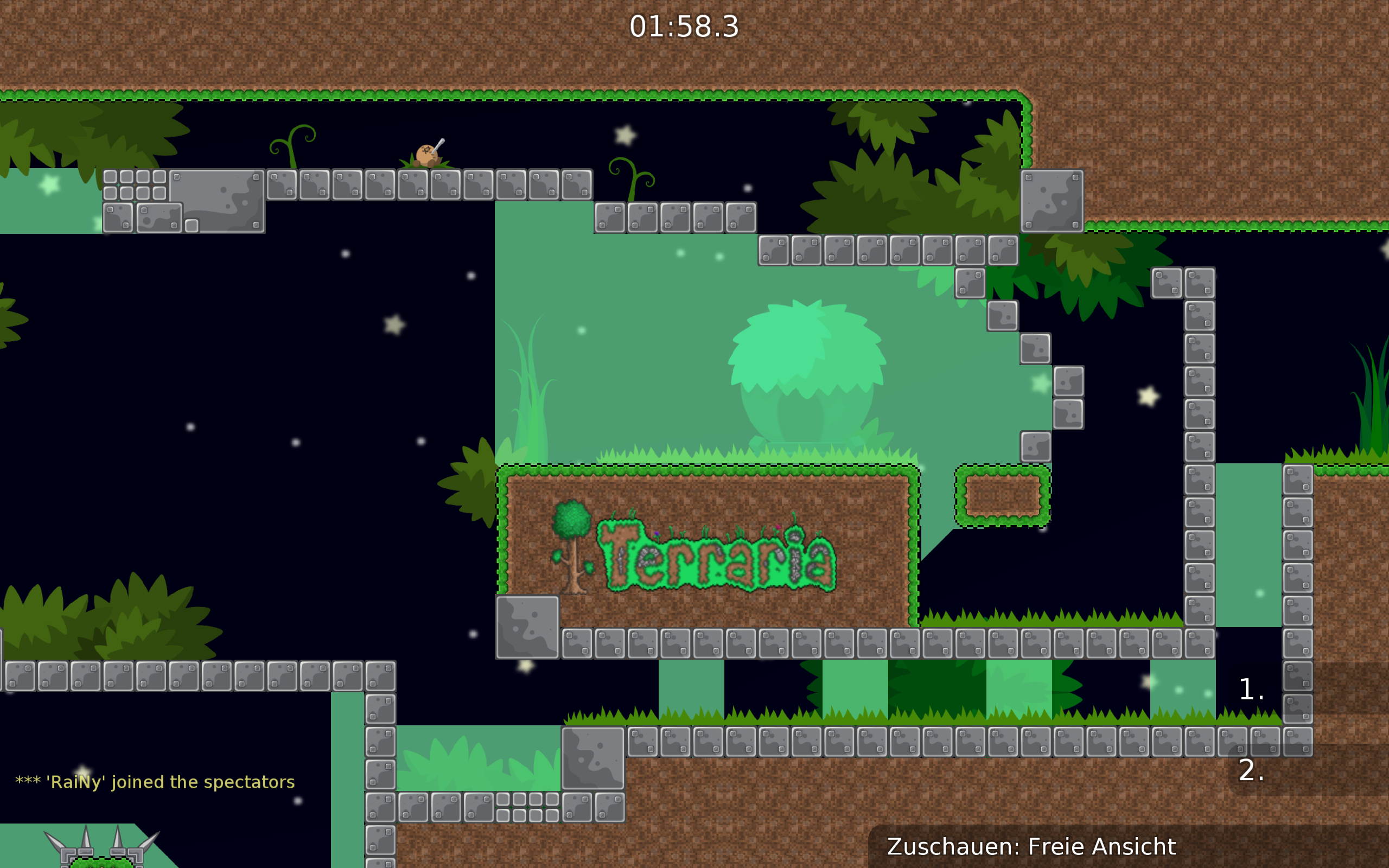Click the race timer showing 01:58.3
Image resolution: width=1389 pixels, height=868 pixels.
click(x=682, y=26)
